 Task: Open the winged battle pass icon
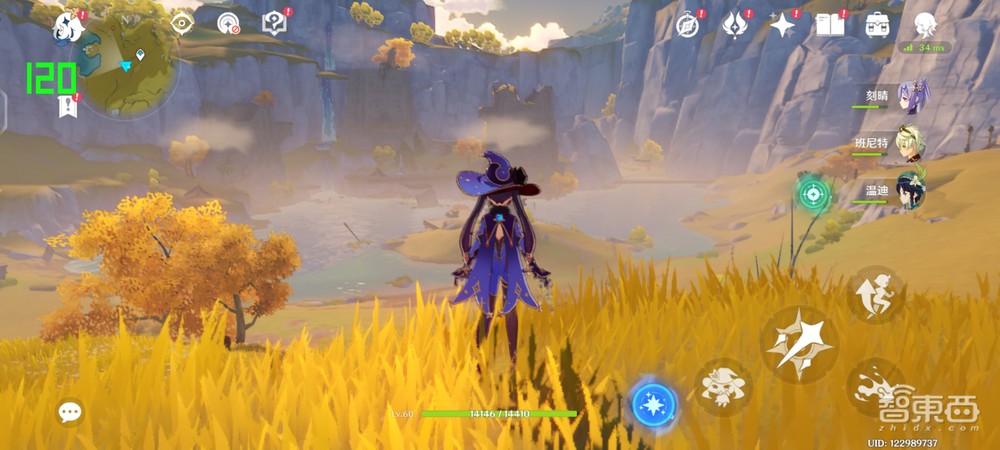click(735, 25)
